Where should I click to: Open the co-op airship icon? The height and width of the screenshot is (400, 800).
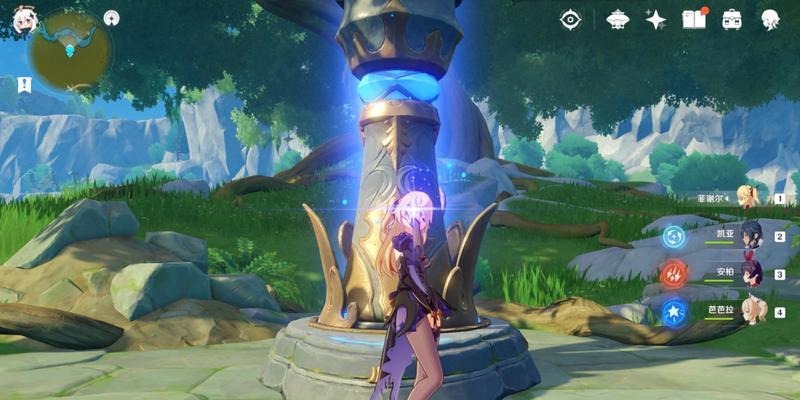click(617, 19)
